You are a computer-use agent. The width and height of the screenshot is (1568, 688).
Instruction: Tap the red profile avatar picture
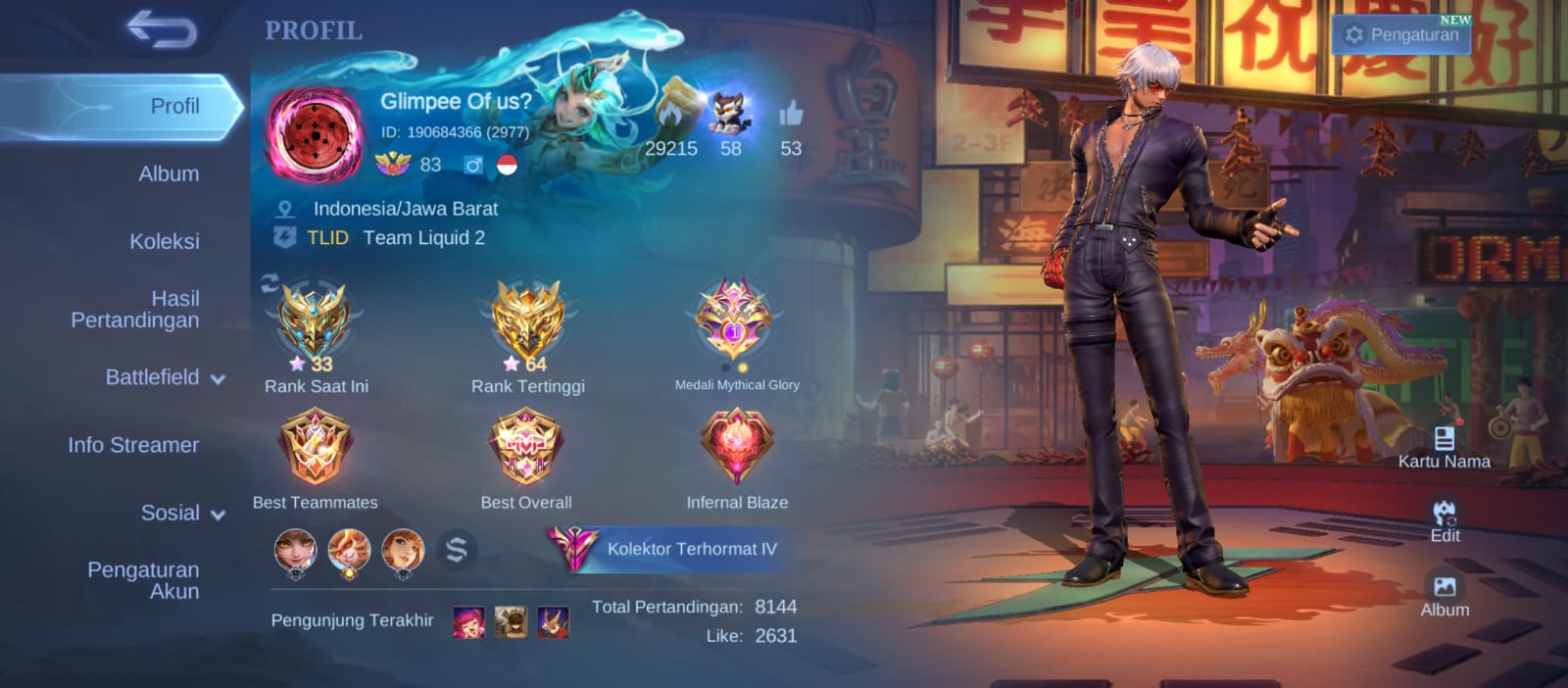[x=315, y=135]
